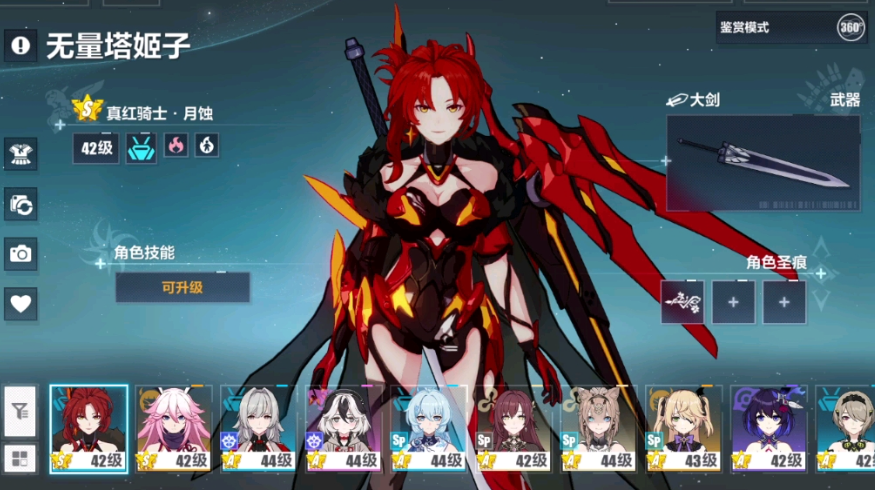875x490 pixels.
Task: Open the exclamation mark info icon
Action: click(21, 45)
